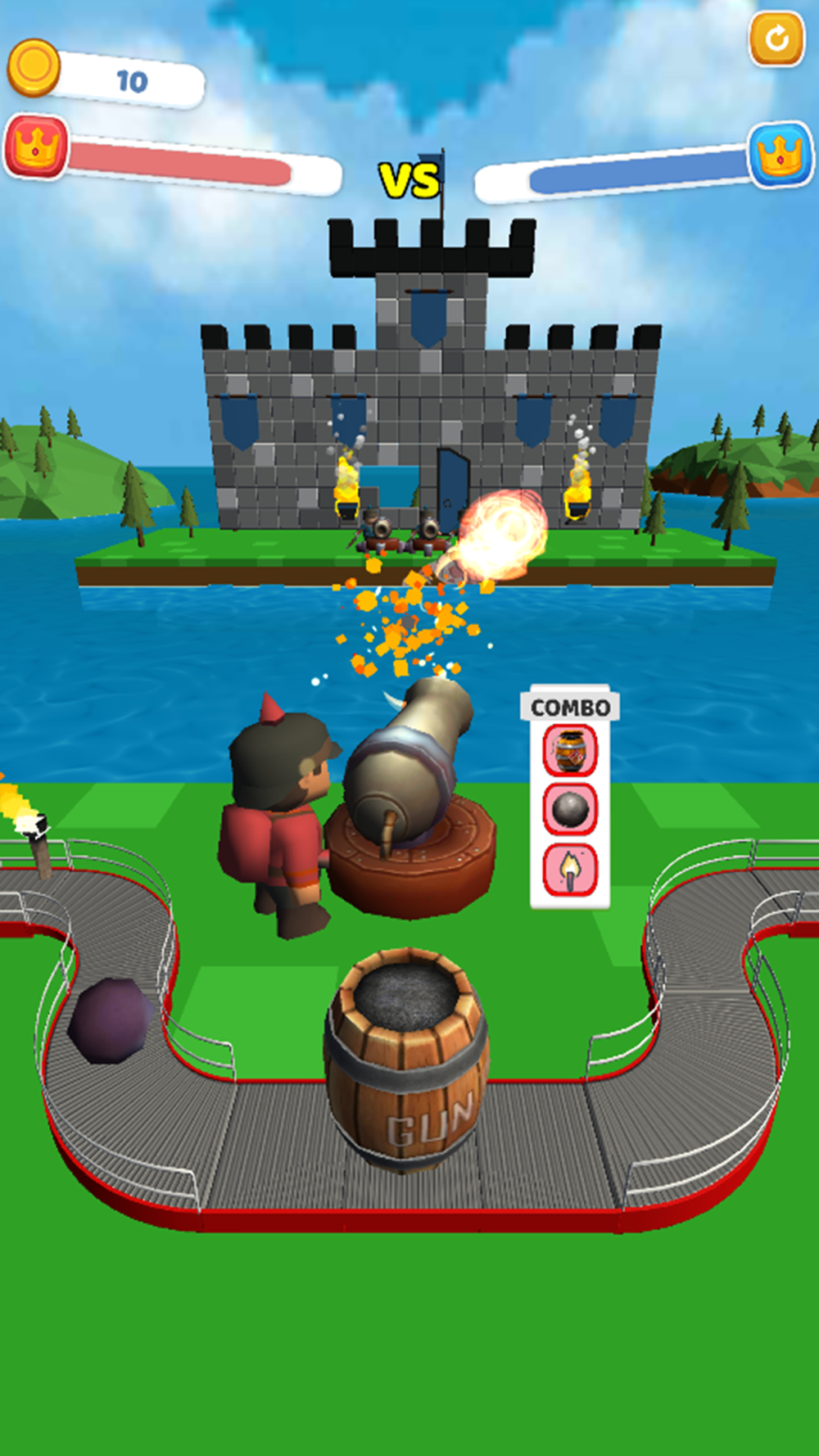
Task: Choose the cannonball icon in the Combo panel
Action: (x=570, y=809)
